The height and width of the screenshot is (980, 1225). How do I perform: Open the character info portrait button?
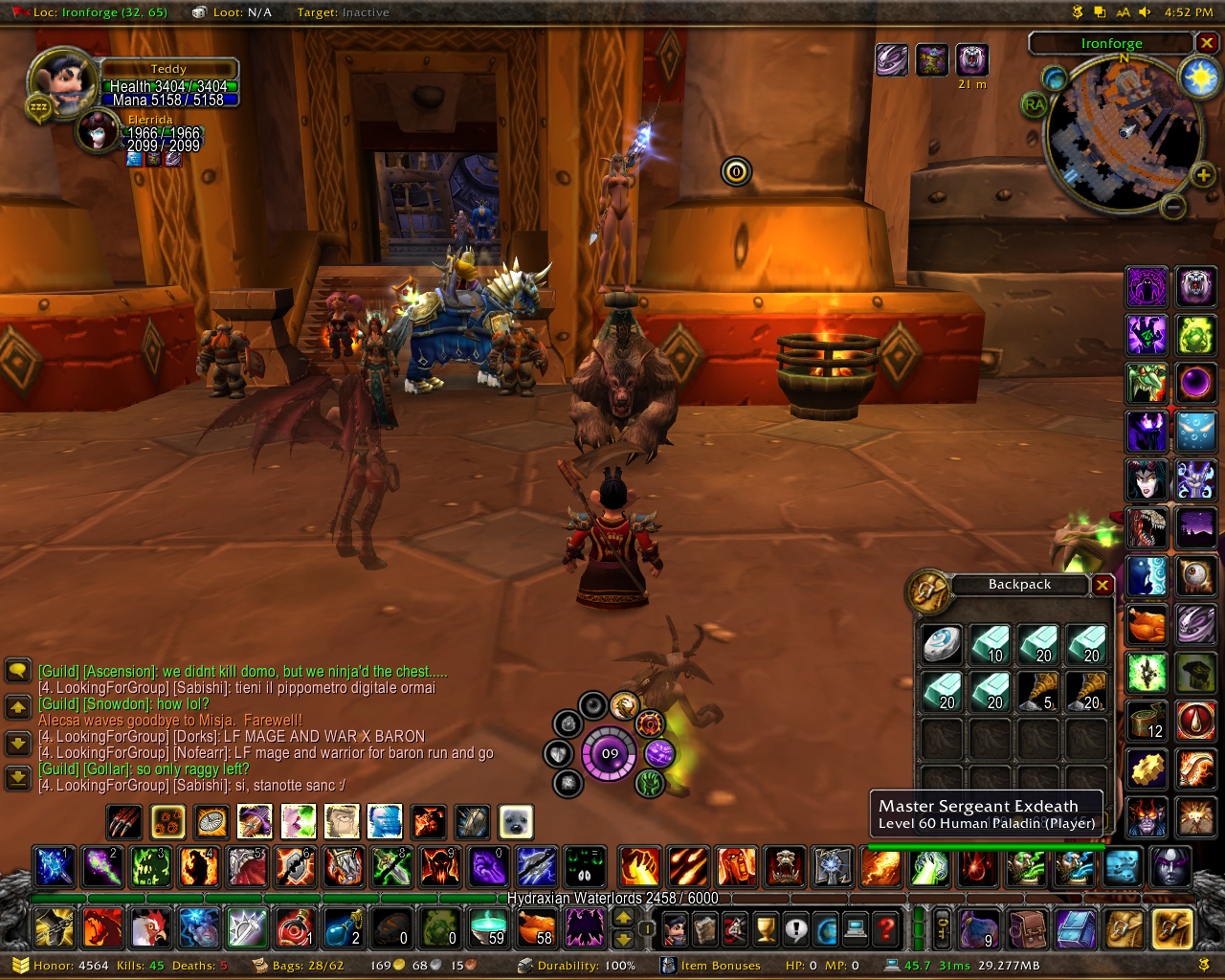[x=675, y=928]
